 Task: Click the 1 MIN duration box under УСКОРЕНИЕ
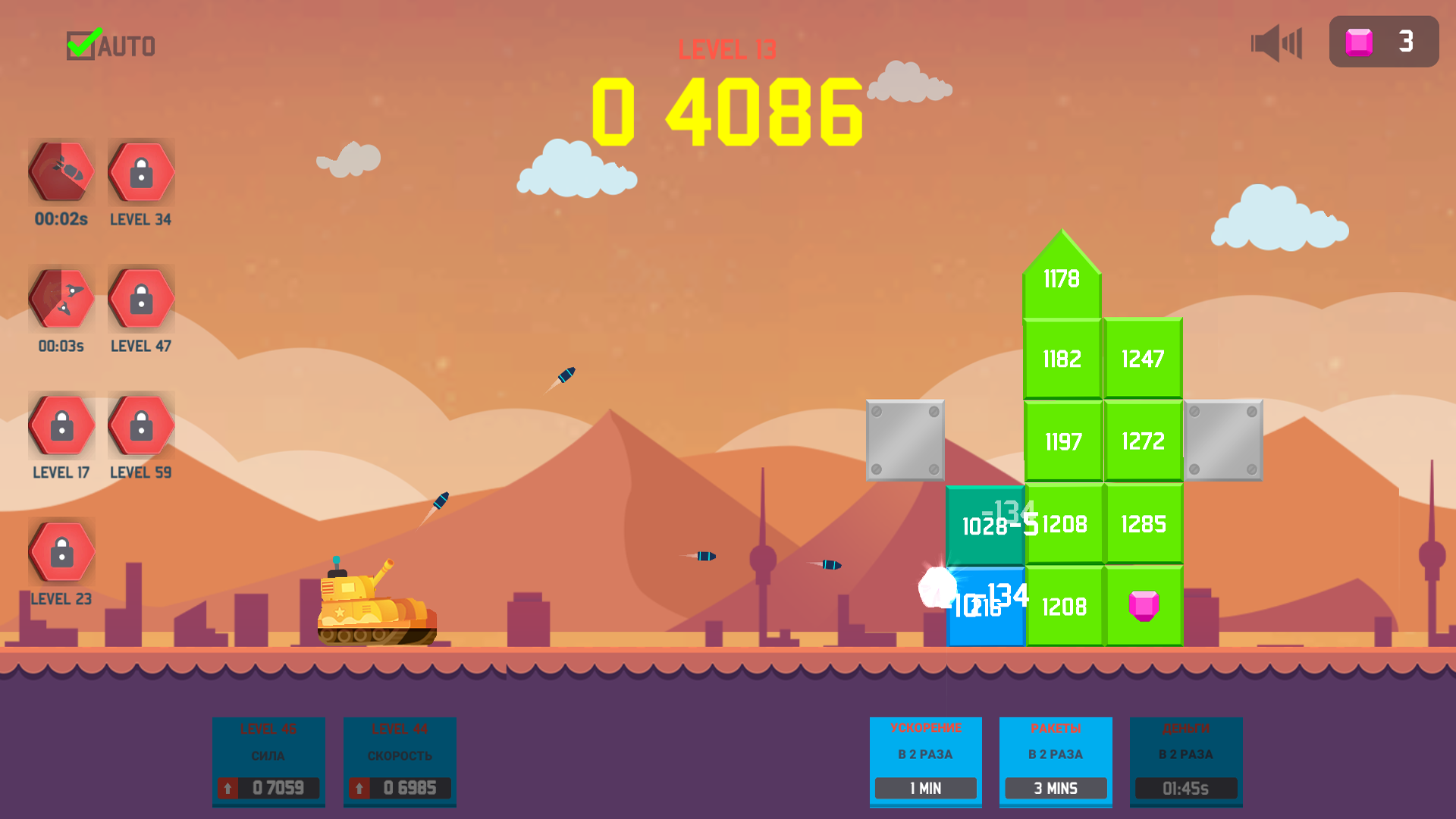point(925,788)
